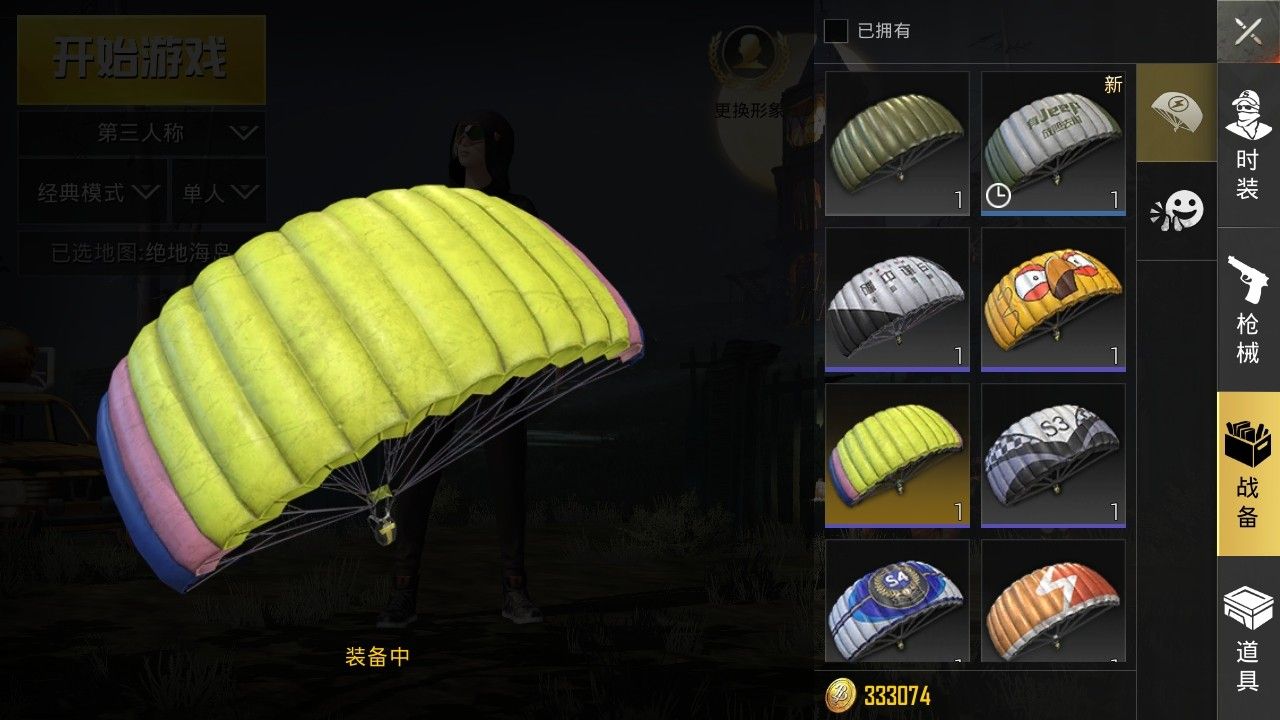The width and height of the screenshot is (1280, 720).
Task: Switch to the 时装 outfits tab
Action: 1247,143
